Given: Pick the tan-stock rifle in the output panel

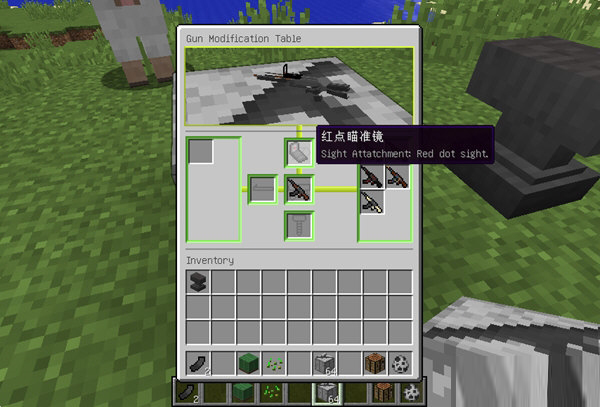Looking at the screenshot, I should (x=372, y=203).
